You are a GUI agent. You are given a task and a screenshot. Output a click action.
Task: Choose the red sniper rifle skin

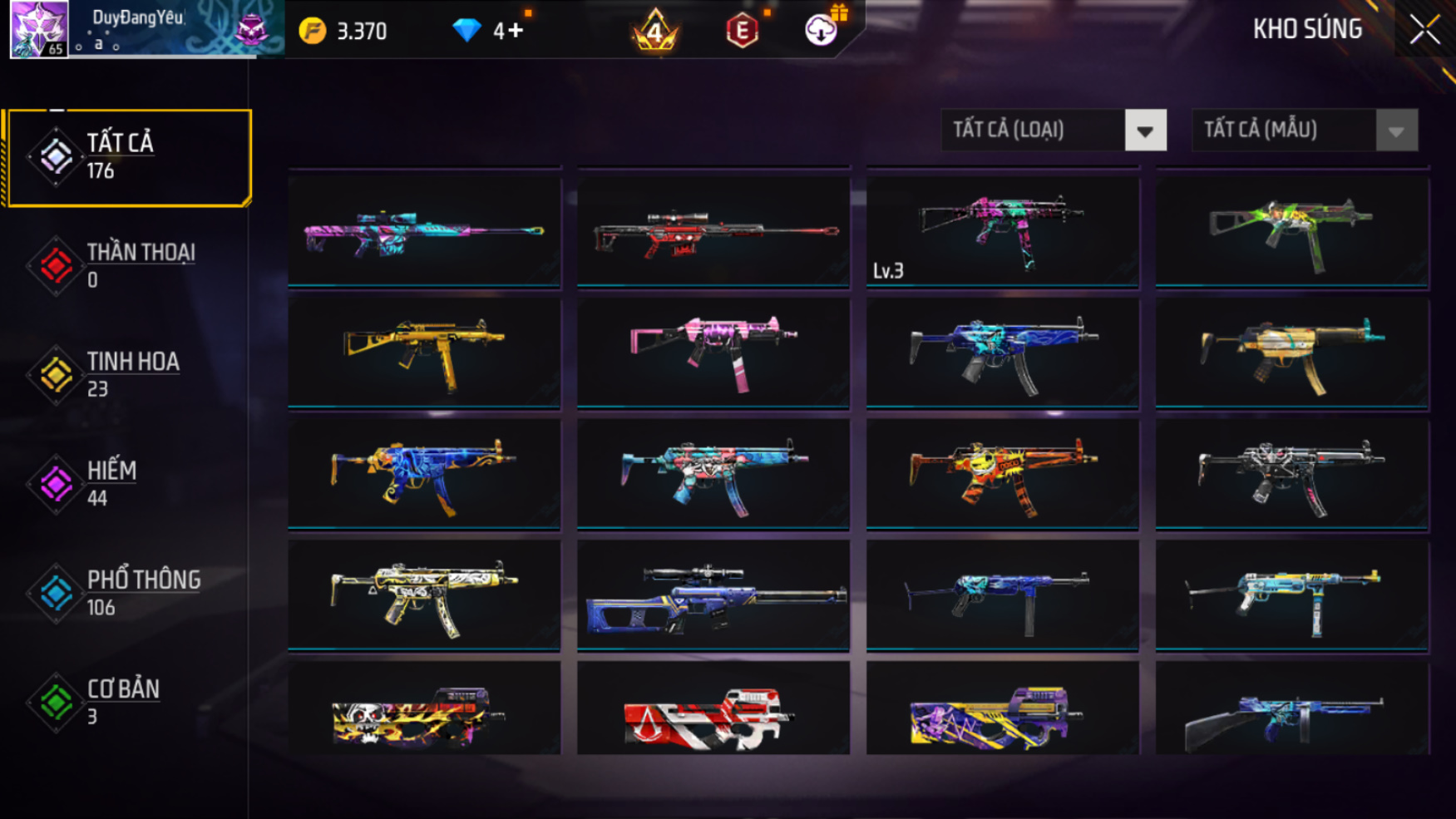point(713,230)
